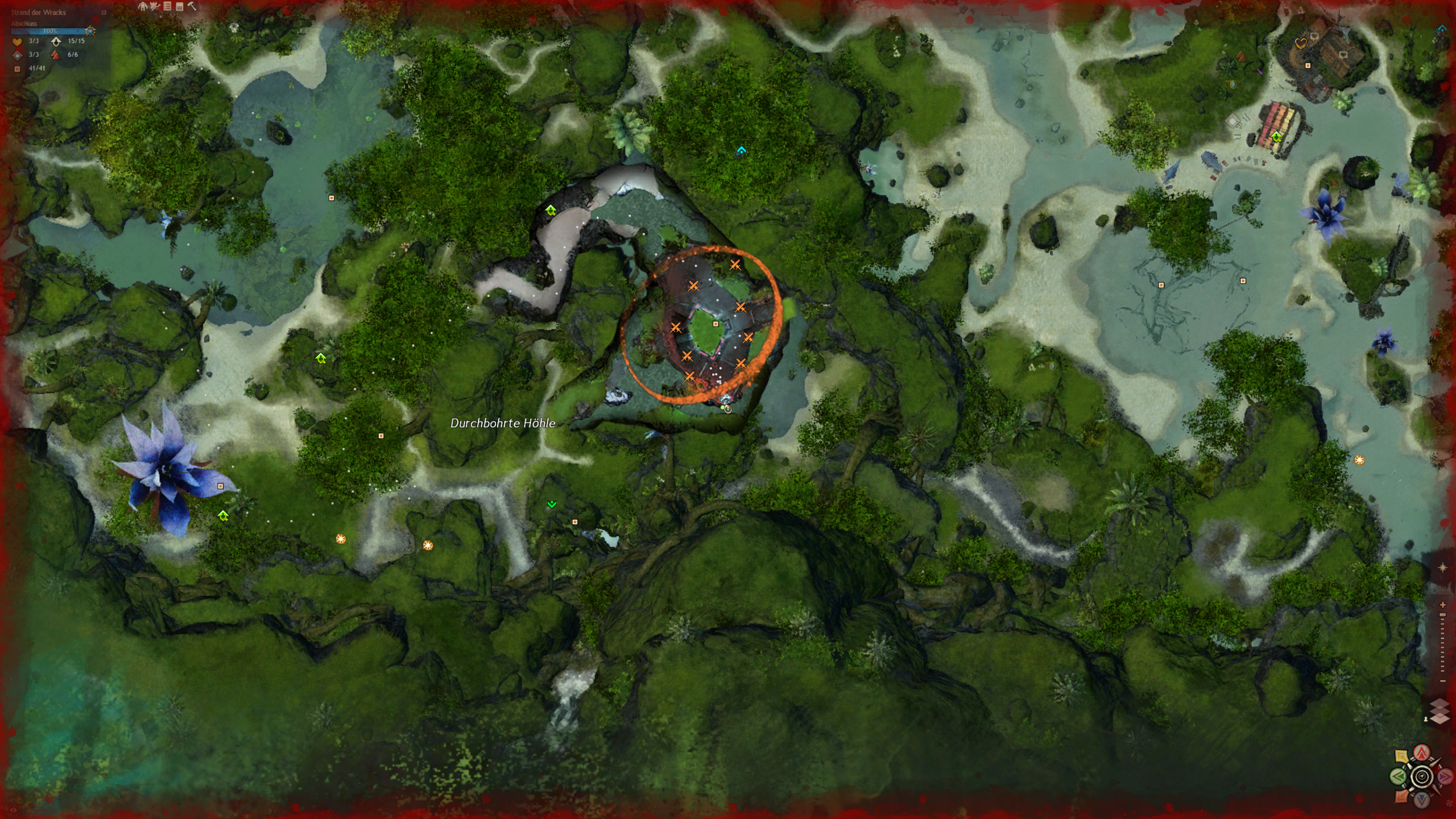This screenshot has width=1456, height=819.
Task: Center map using the compass hub button
Action: click(1422, 776)
